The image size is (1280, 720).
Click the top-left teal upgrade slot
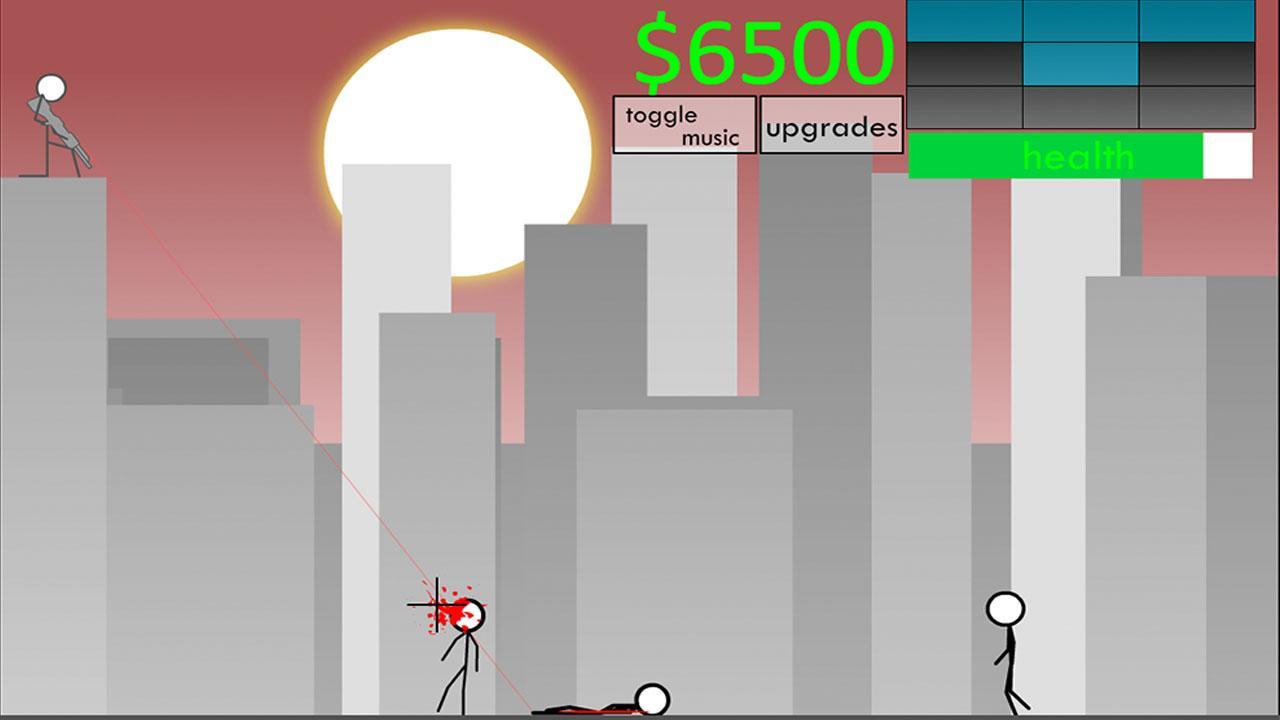[962, 22]
